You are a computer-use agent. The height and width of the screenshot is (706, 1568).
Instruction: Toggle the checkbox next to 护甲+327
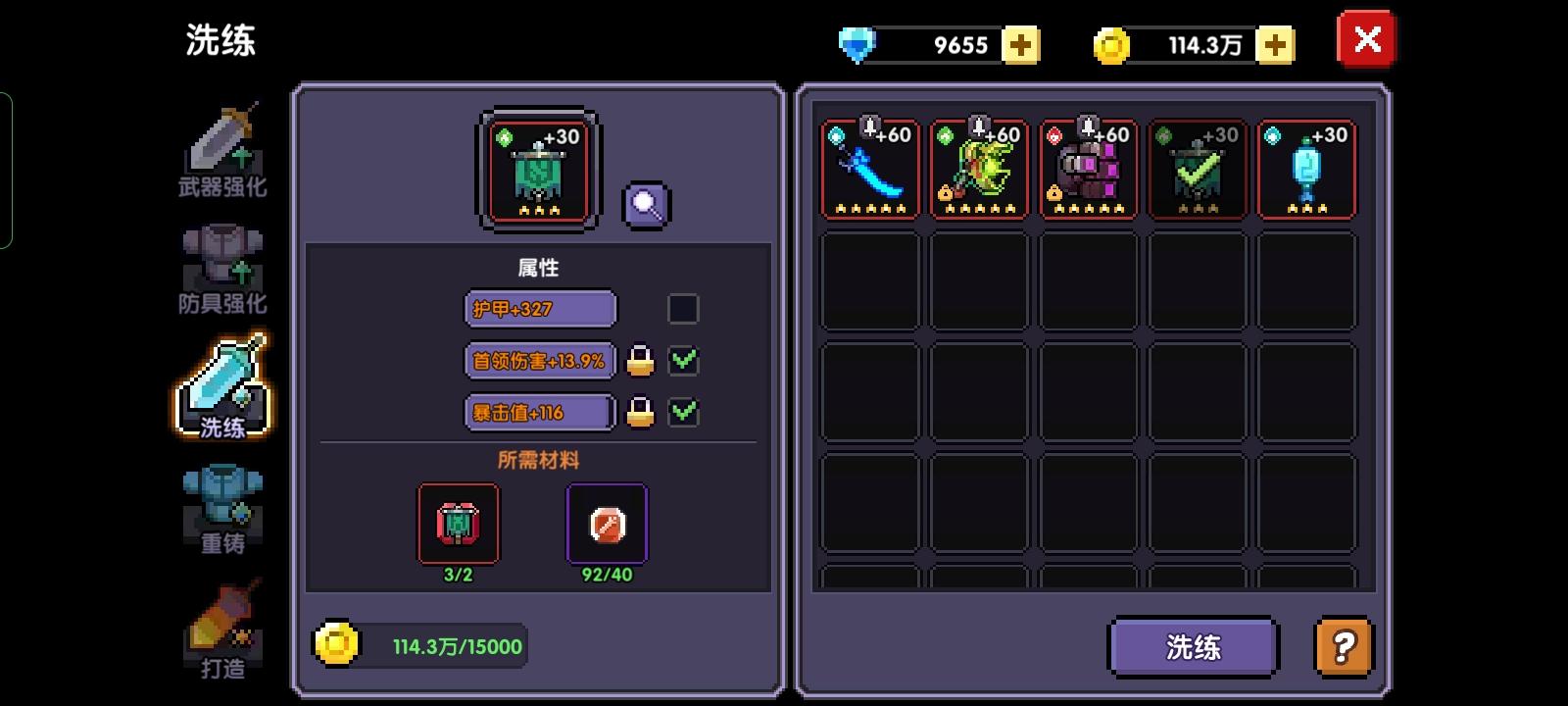point(684,309)
